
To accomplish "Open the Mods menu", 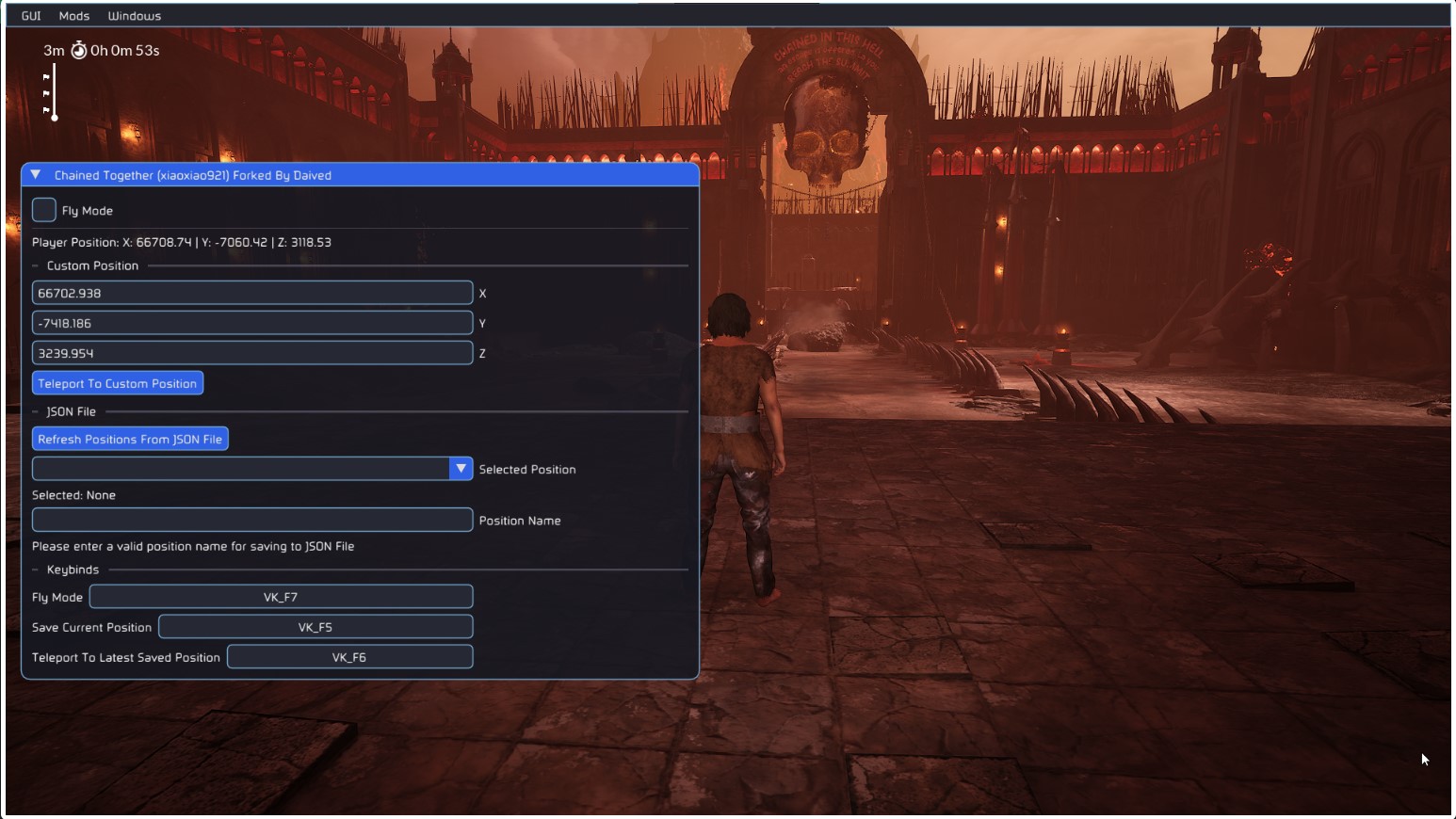I will coord(74,16).
